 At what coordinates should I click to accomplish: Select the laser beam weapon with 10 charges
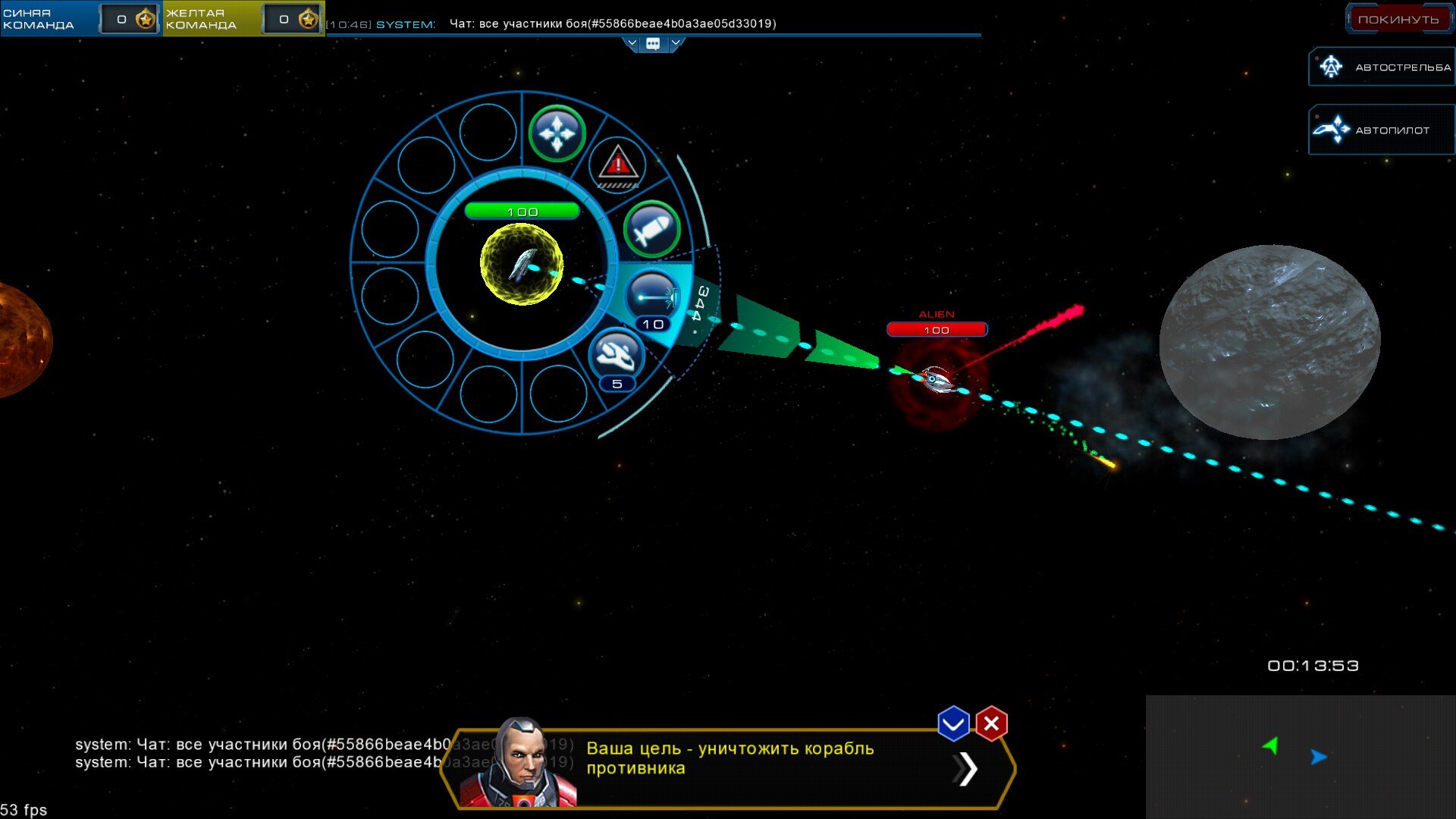click(651, 298)
